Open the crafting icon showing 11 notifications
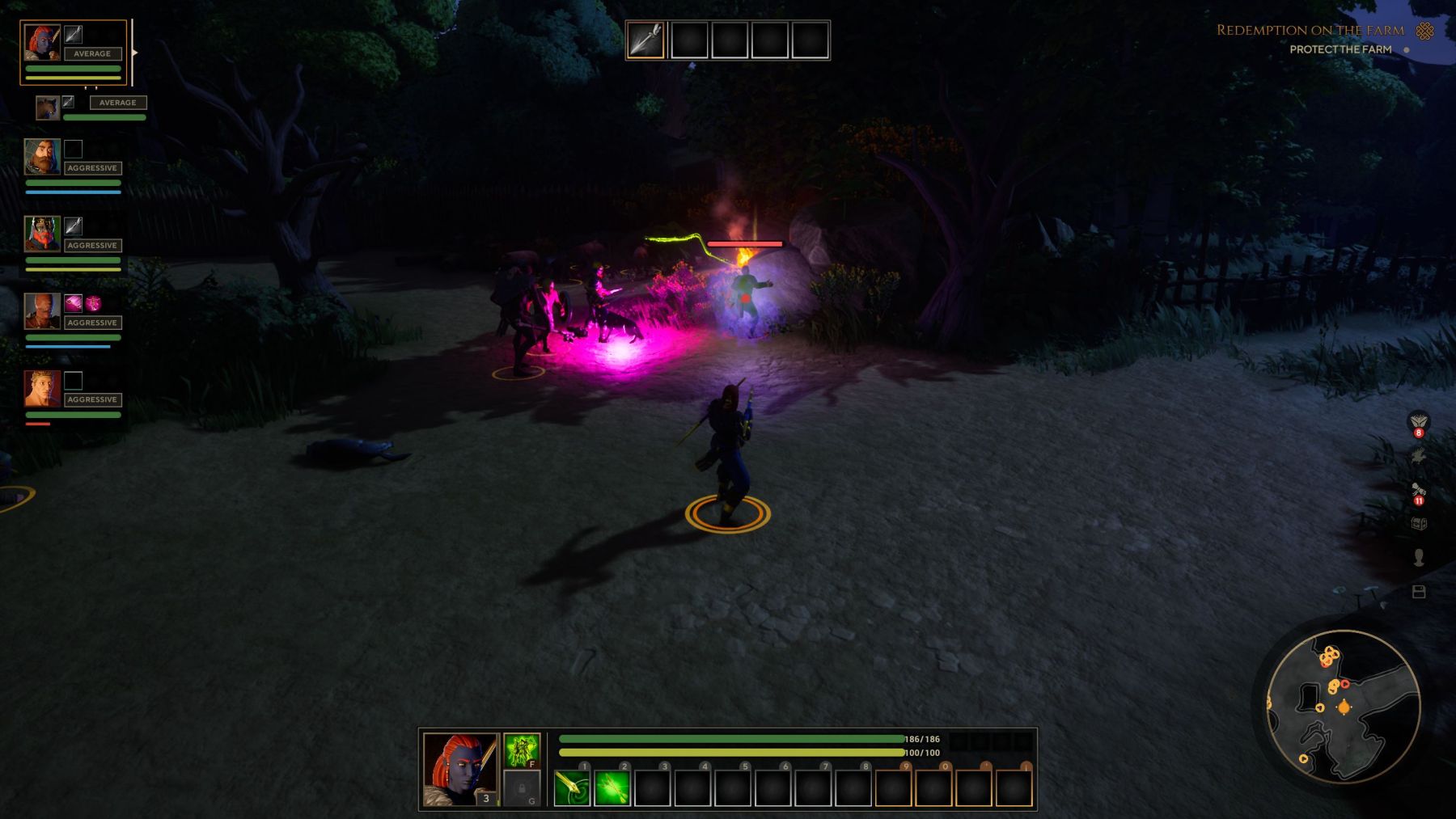The height and width of the screenshot is (819, 1456). [x=1418, y=489]
